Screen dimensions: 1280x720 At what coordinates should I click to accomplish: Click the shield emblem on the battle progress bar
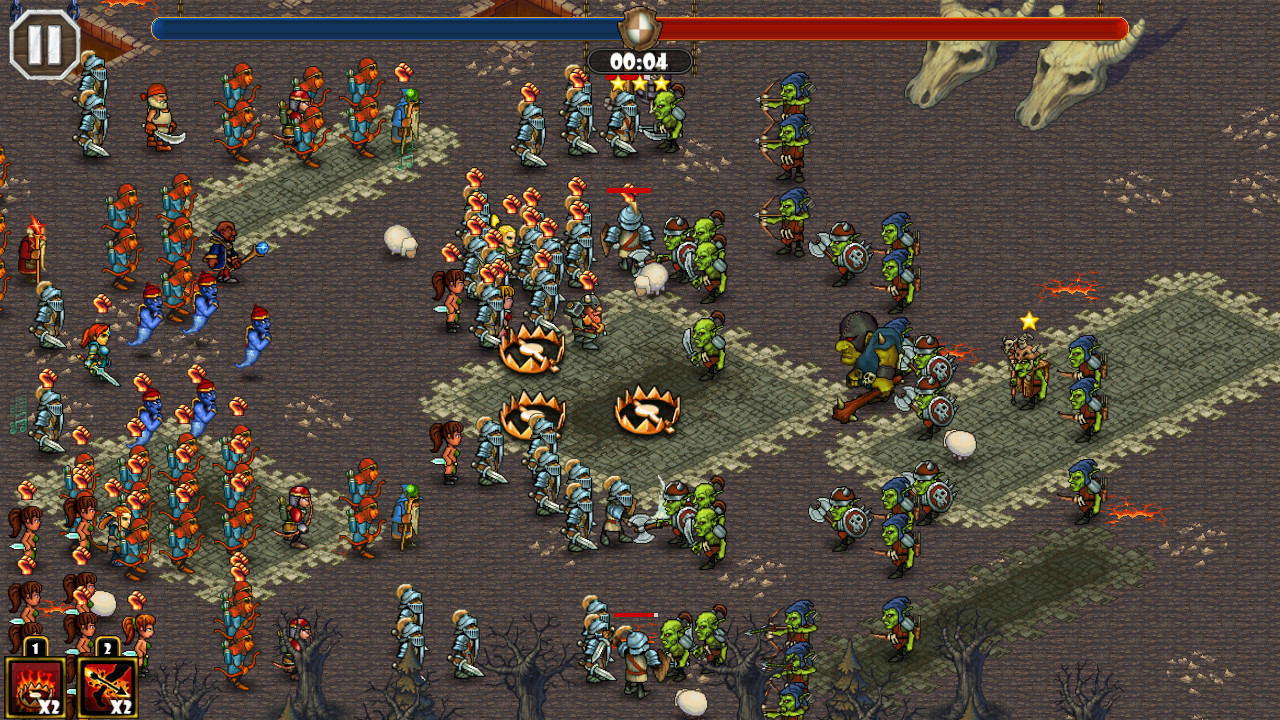(x=640, y=30)
